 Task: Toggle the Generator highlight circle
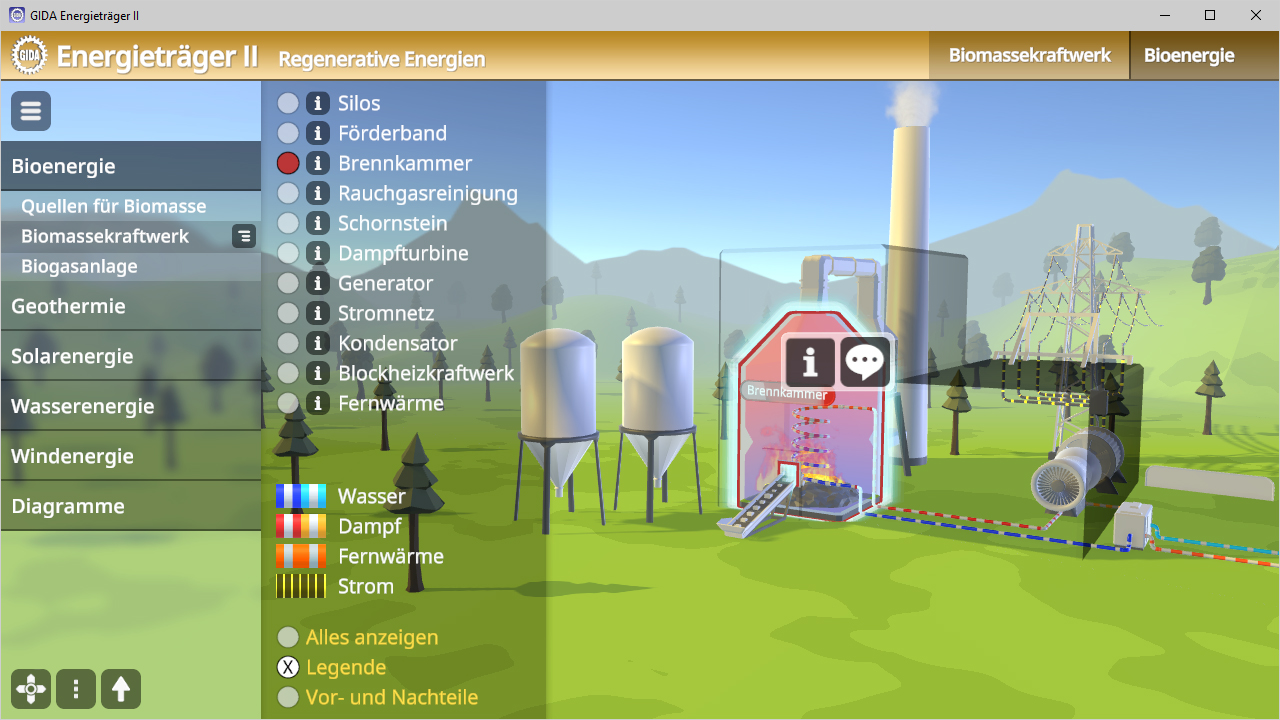[288, 283]
